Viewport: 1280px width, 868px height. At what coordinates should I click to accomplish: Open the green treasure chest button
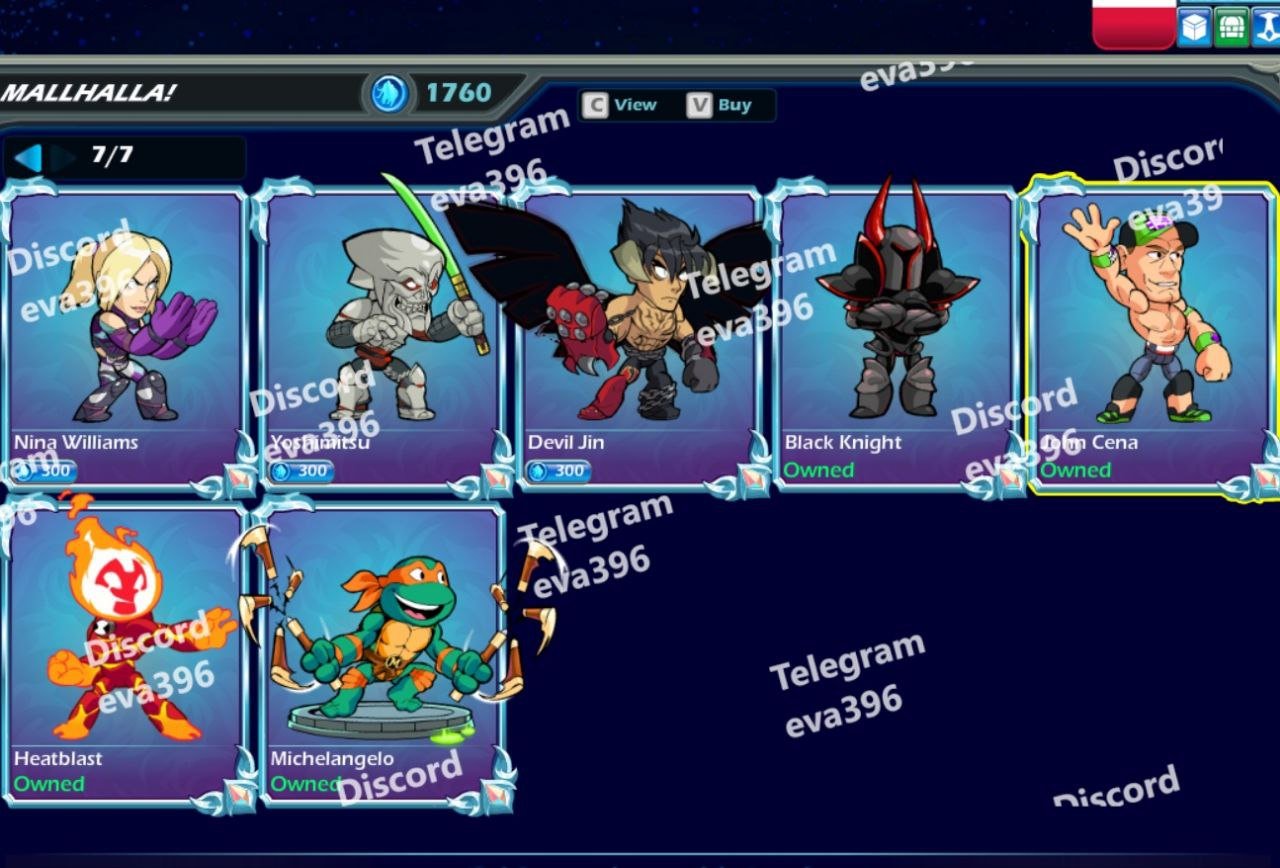click(x=1231, y=27)
